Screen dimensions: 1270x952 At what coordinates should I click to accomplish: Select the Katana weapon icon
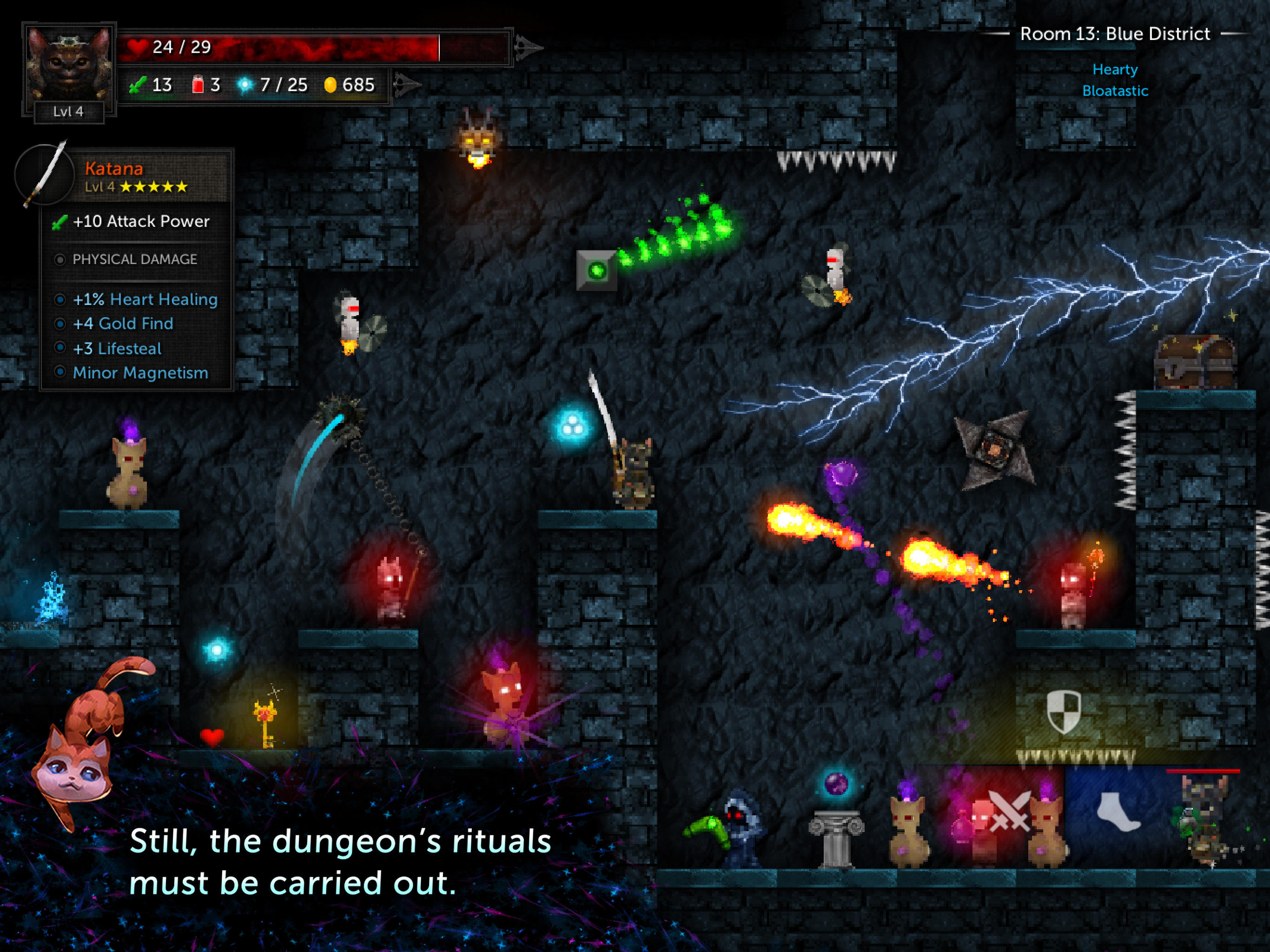pyautogui.click(x=45, y=175)
